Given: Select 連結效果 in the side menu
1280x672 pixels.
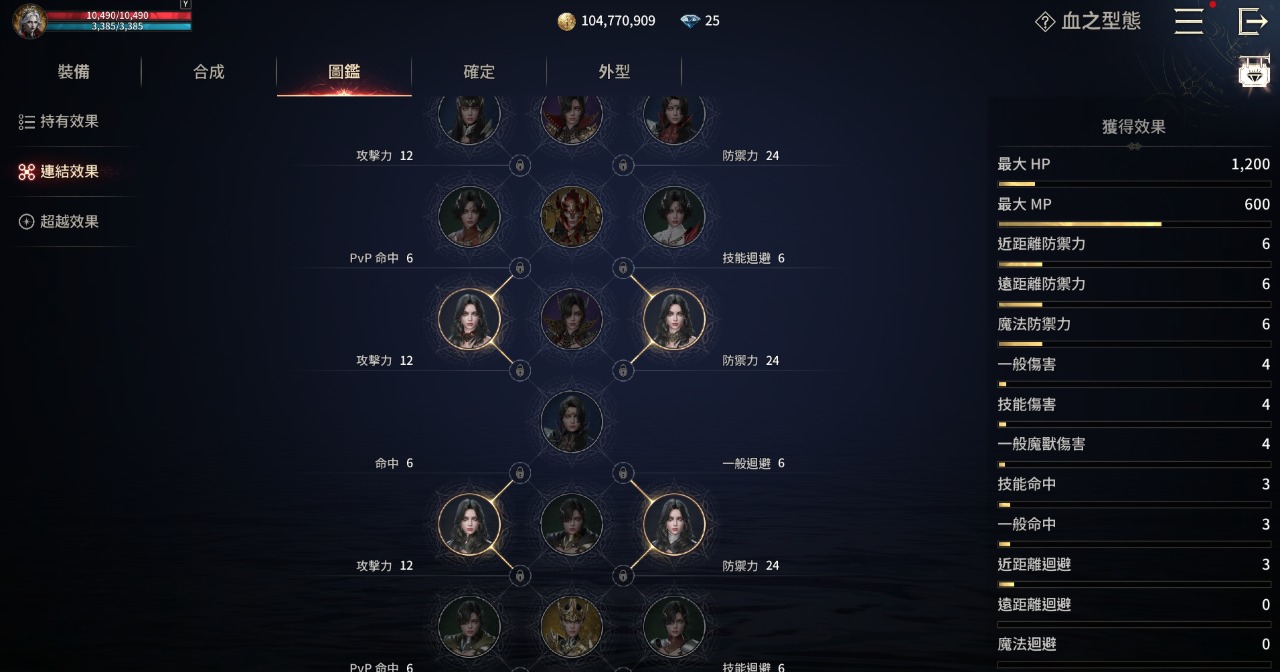Looking at the screenshot, I should 60,172.
